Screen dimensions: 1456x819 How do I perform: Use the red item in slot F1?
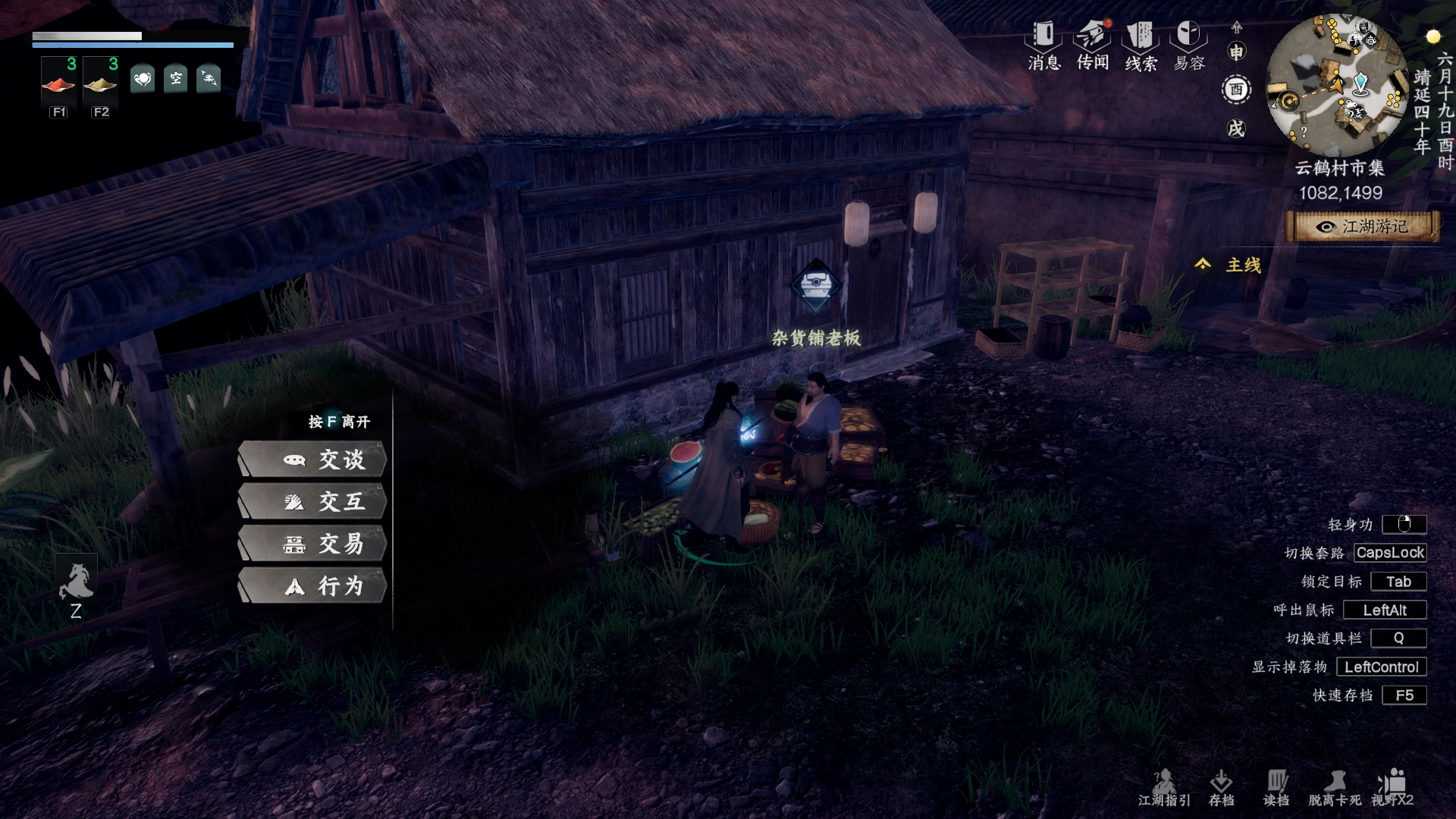(x=59, y=83)
